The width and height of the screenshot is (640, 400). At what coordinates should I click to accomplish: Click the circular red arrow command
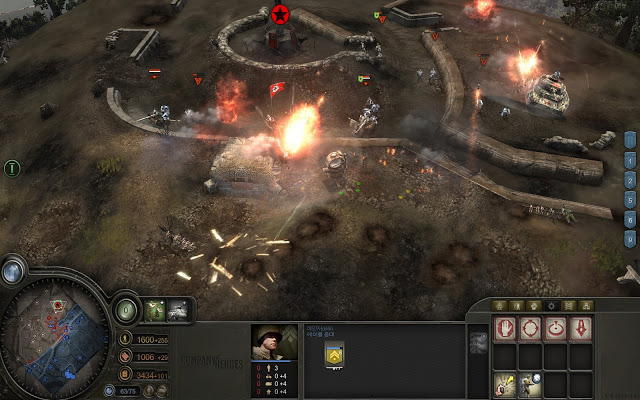555,329
